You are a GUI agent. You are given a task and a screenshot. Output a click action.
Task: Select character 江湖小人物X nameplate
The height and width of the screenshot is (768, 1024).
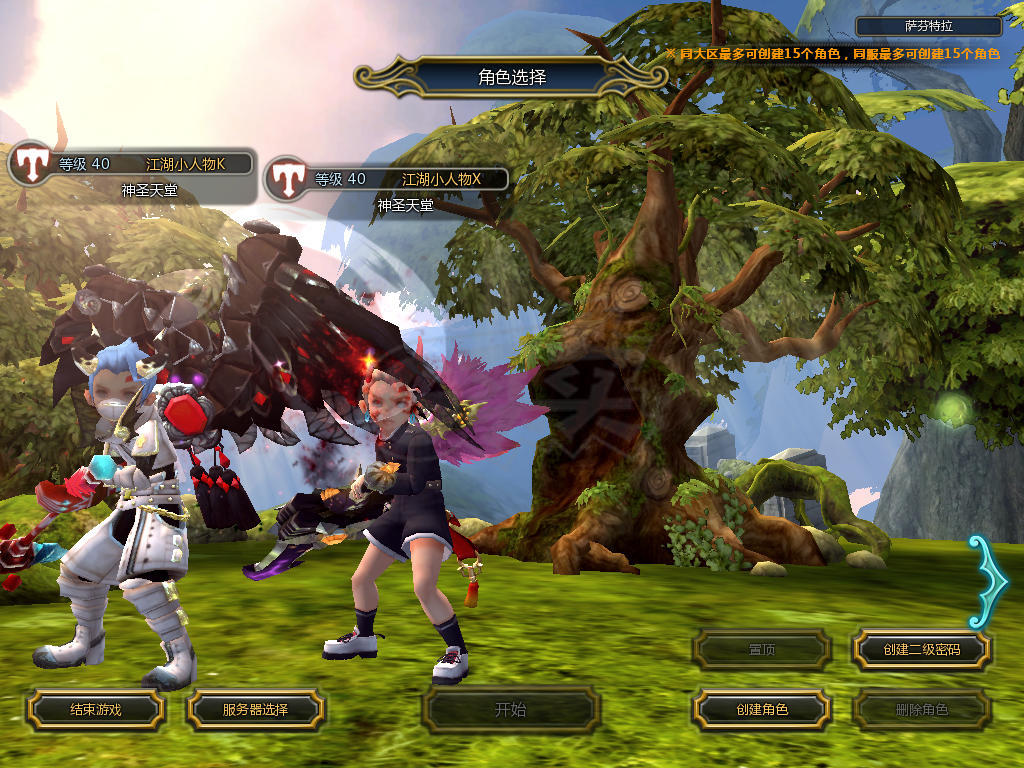tap(407, 179)
